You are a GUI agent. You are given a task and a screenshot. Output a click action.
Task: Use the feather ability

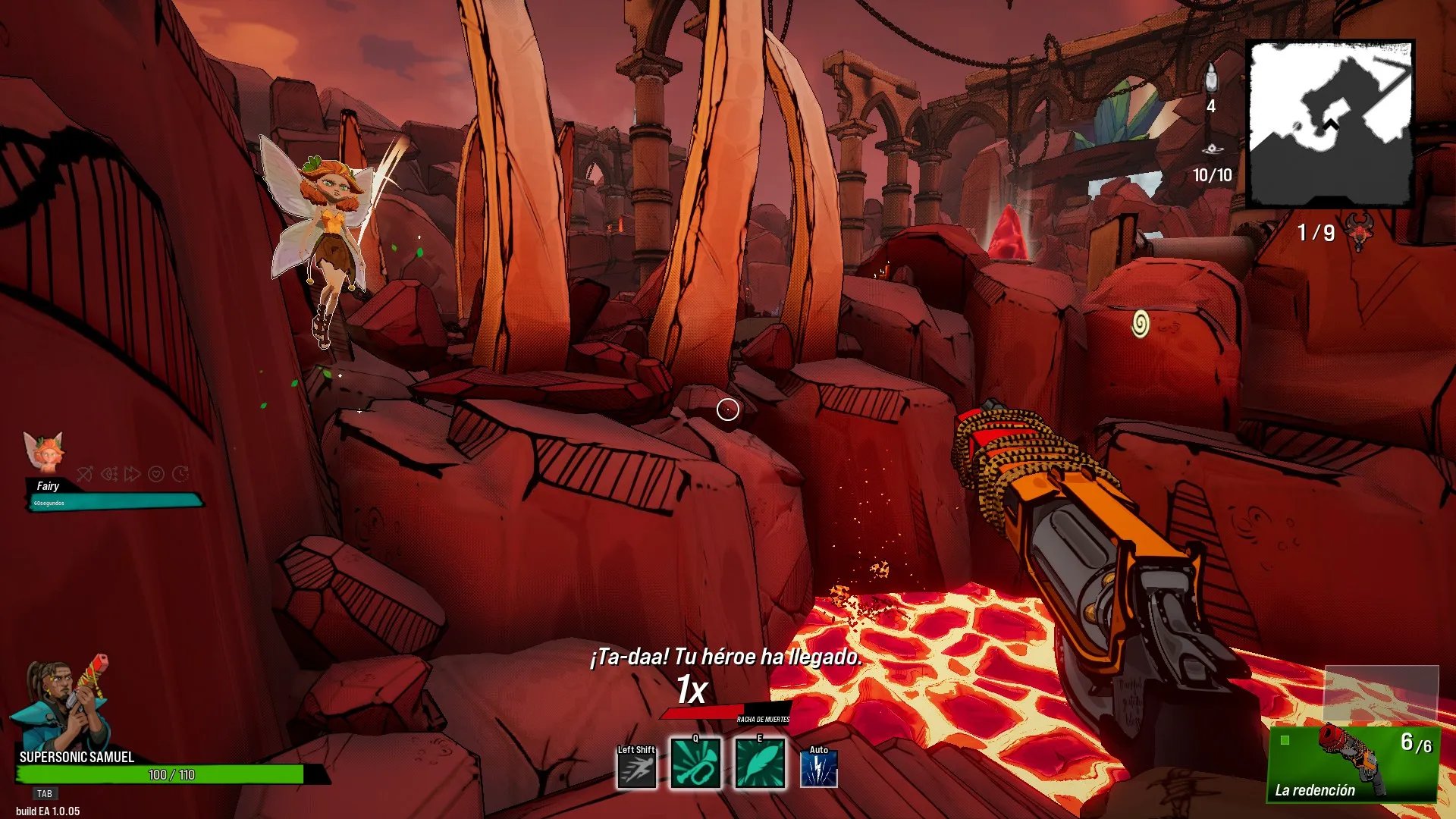tap(759, 764)
